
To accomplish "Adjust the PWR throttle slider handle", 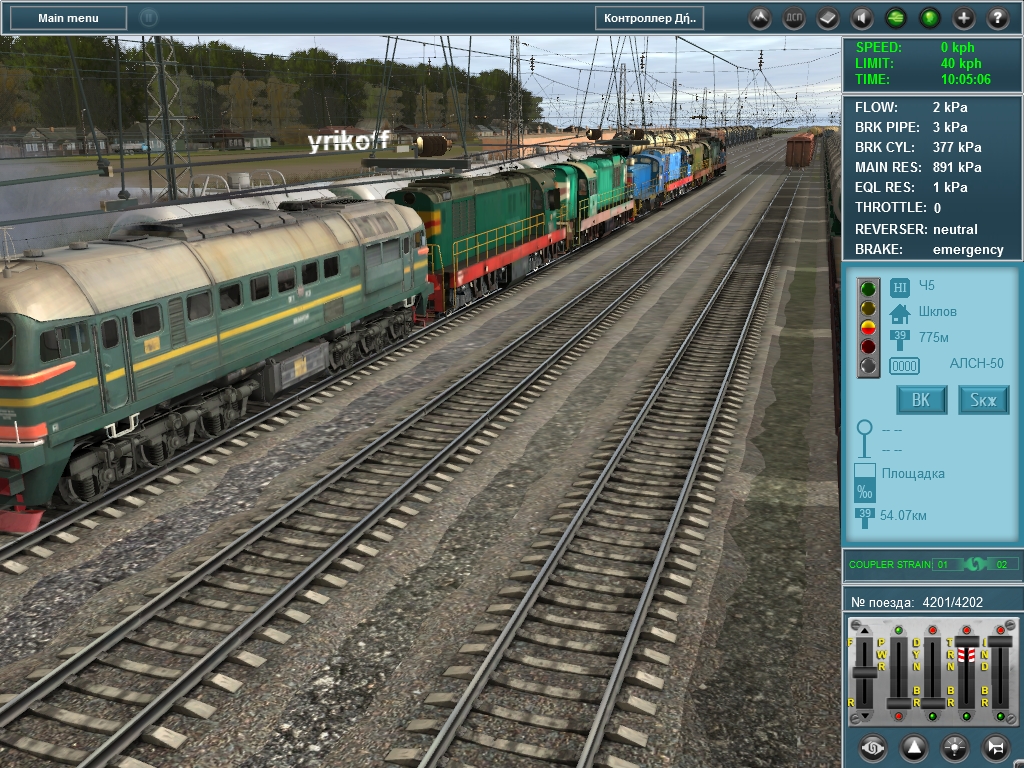I will click(899, 704).
